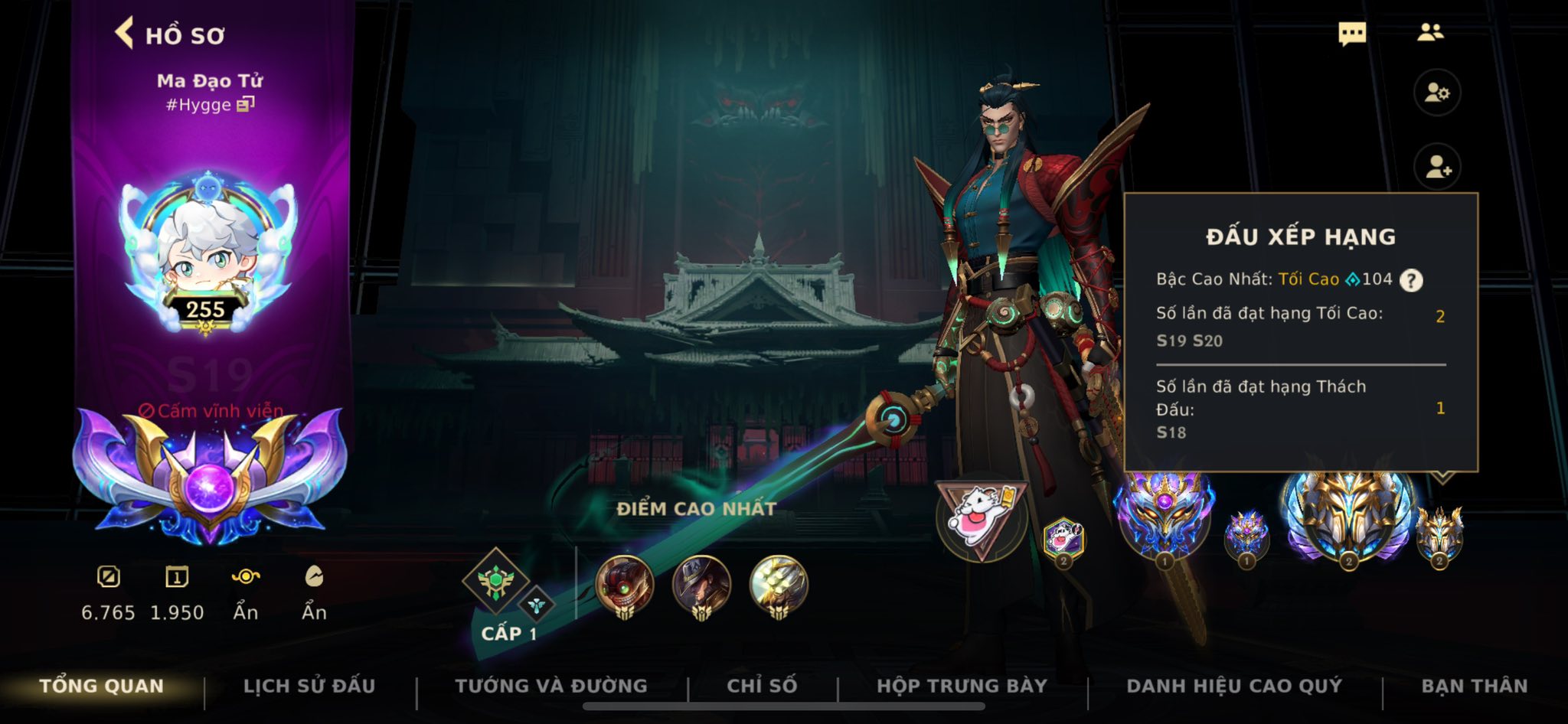Image resolution: width=1568 pixels, height=724 pixels.
Task: Switch to Danh Hiệu Cao Quý tab
Action: tap(1234, 686)
